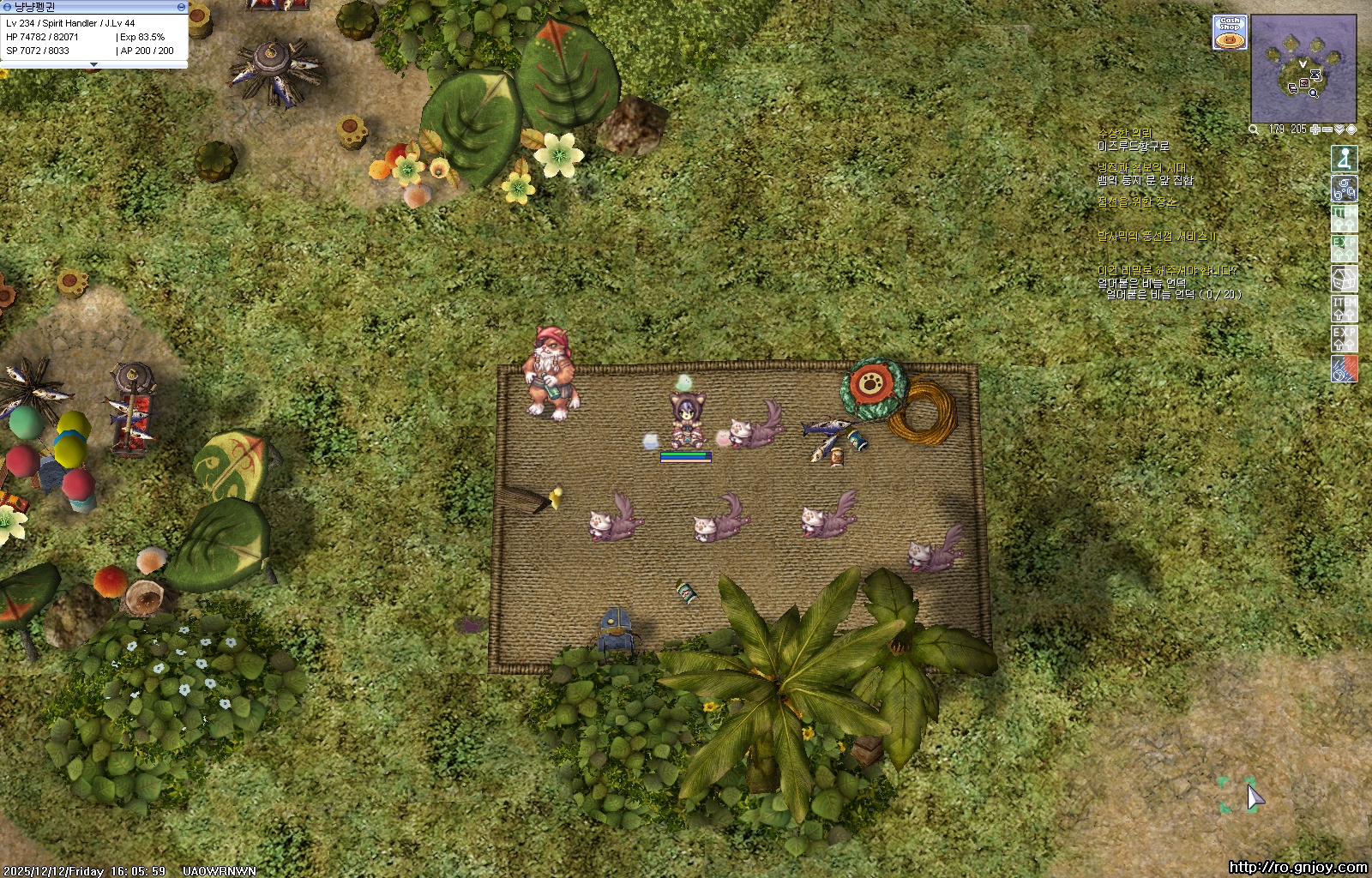Select the blue swirl status icon
Image resolution: width=1372 pixels, height=878 pixels.
point(1344,189)
